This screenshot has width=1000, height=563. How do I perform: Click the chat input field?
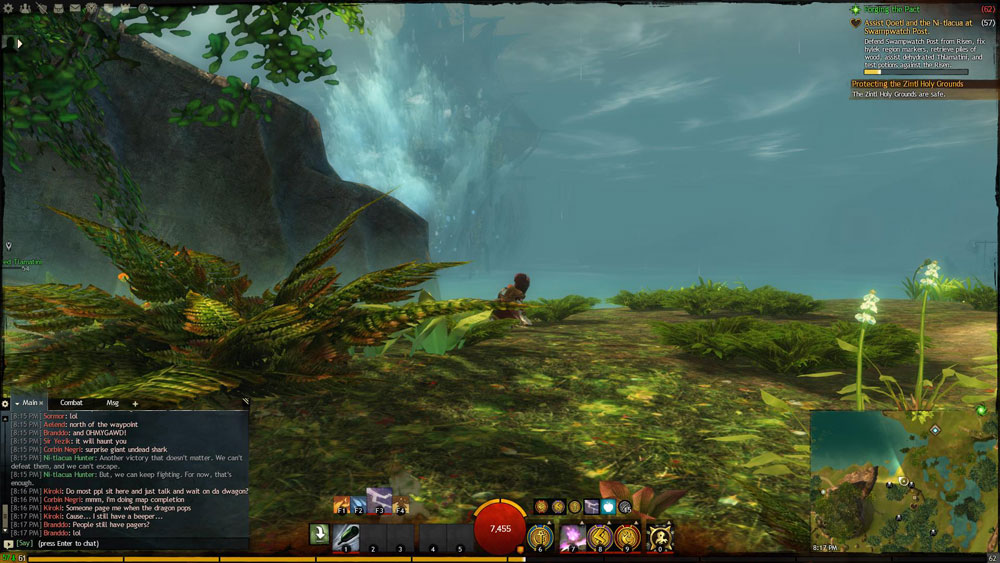130,544
